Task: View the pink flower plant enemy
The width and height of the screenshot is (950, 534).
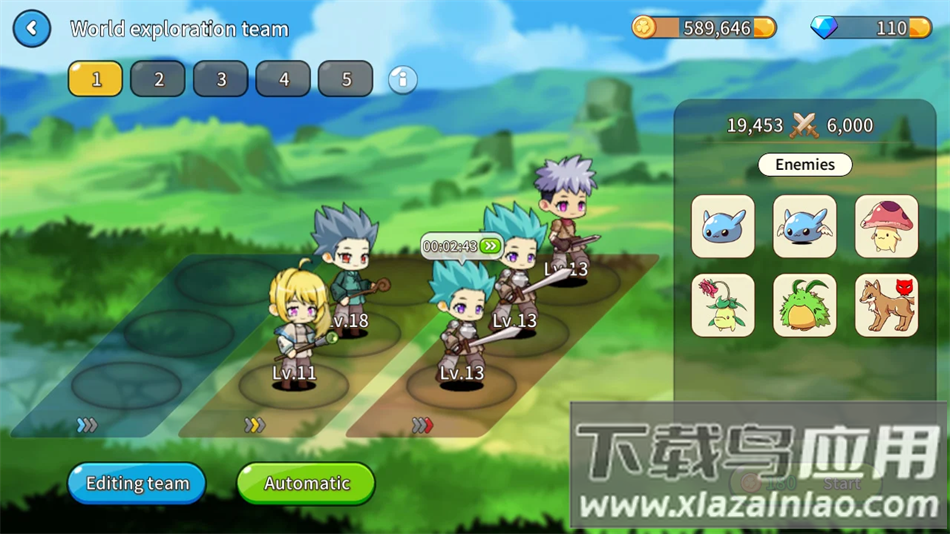Action: pyautogui.click(x=723, y=305)
